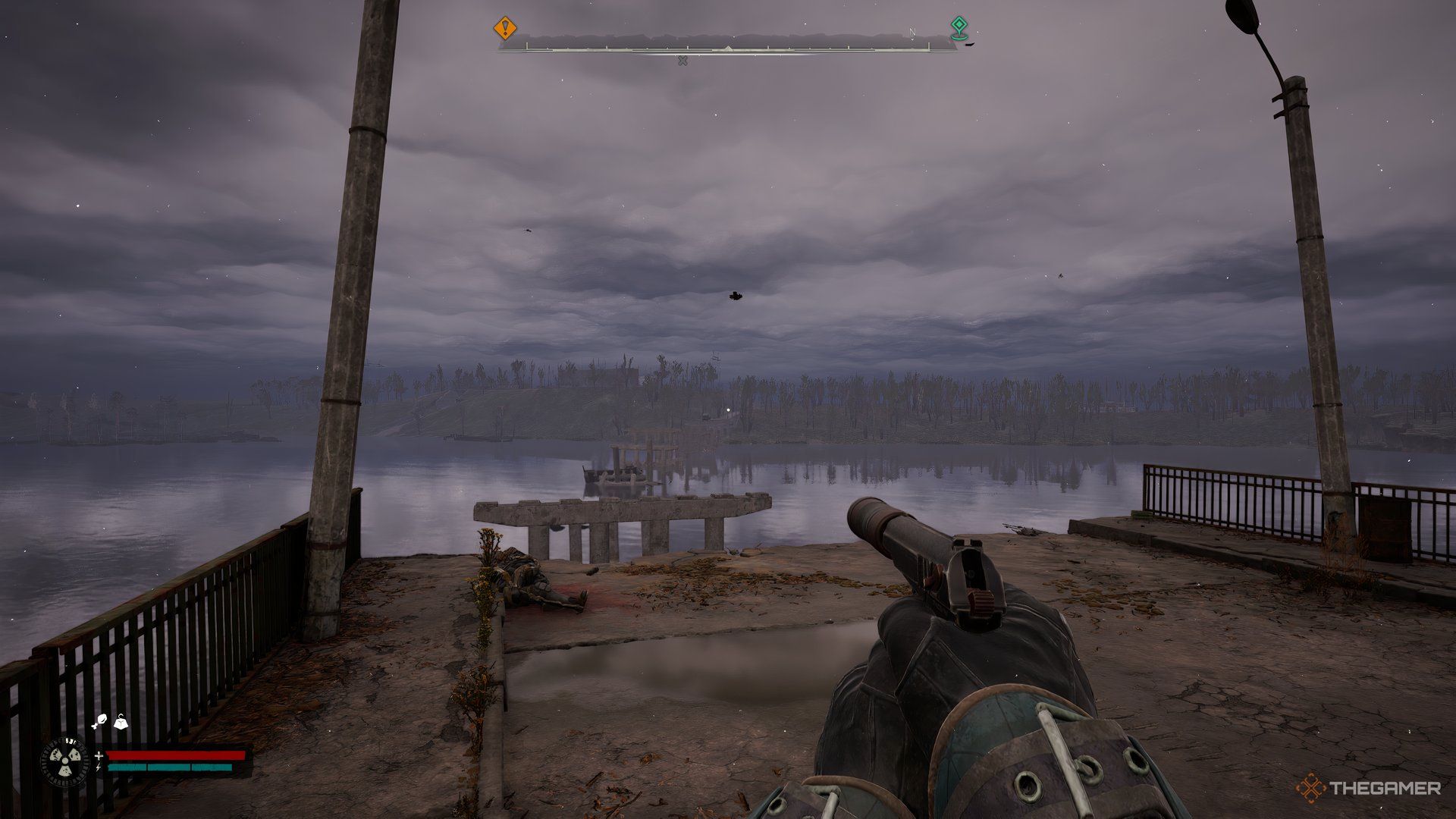Click the small arrow beside green marker
The image size is (1456, 819).
968,43
